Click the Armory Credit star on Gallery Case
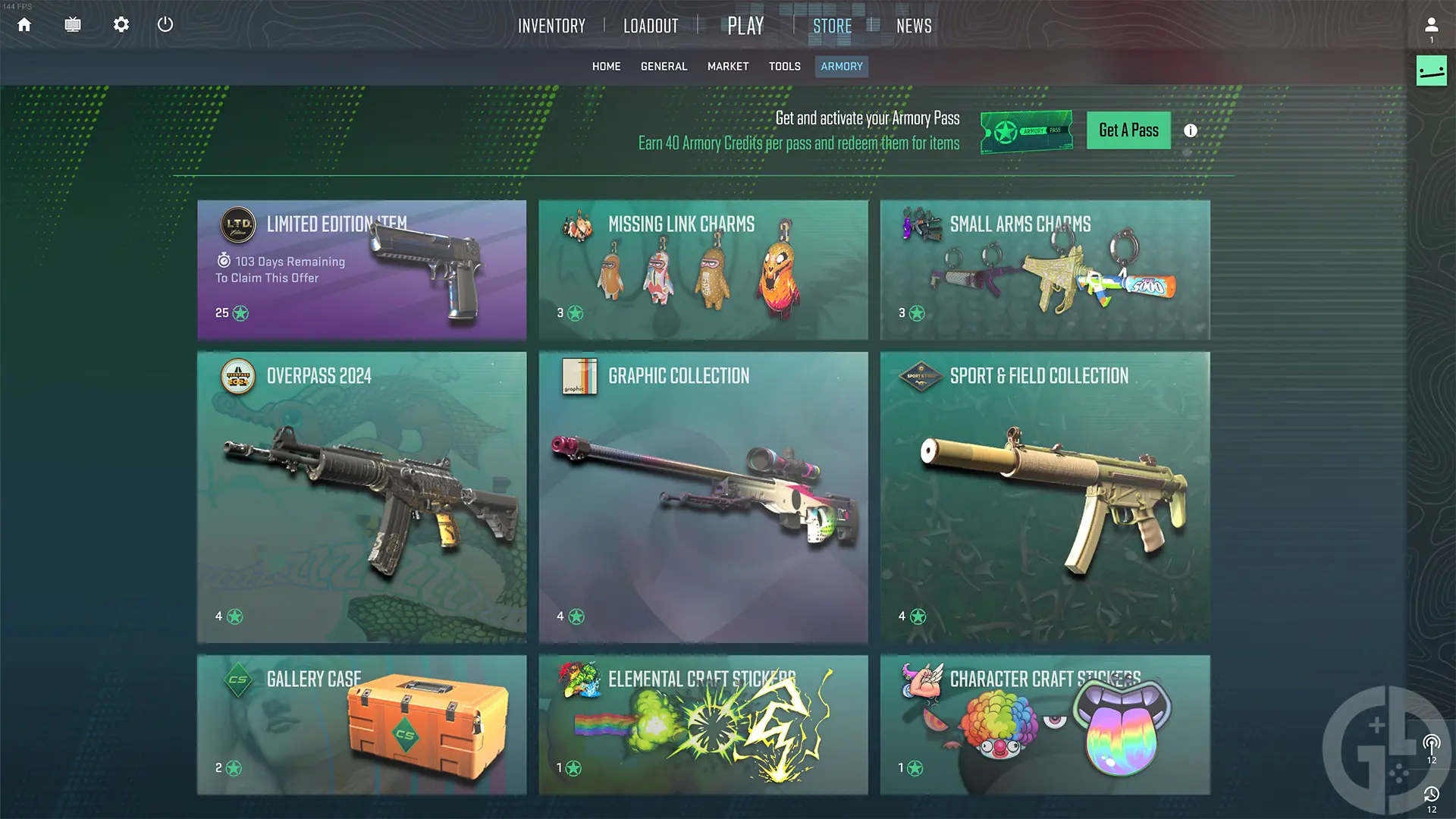 point(234,767)
